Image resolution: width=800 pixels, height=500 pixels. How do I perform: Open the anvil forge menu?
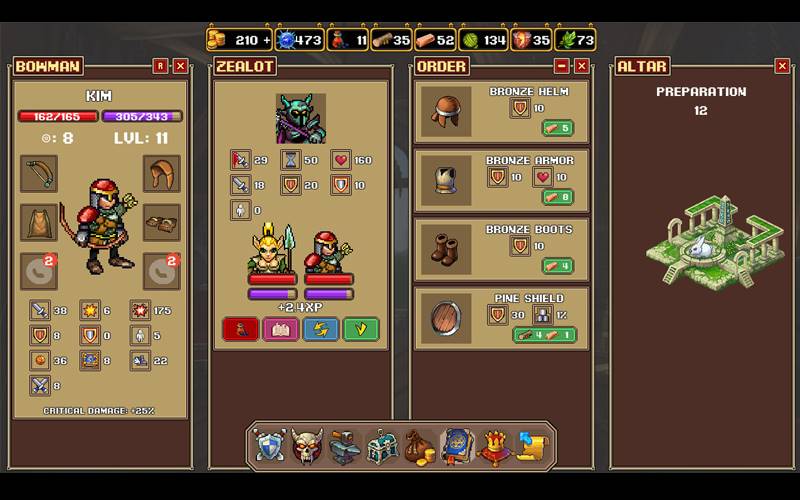coord(344,445)
